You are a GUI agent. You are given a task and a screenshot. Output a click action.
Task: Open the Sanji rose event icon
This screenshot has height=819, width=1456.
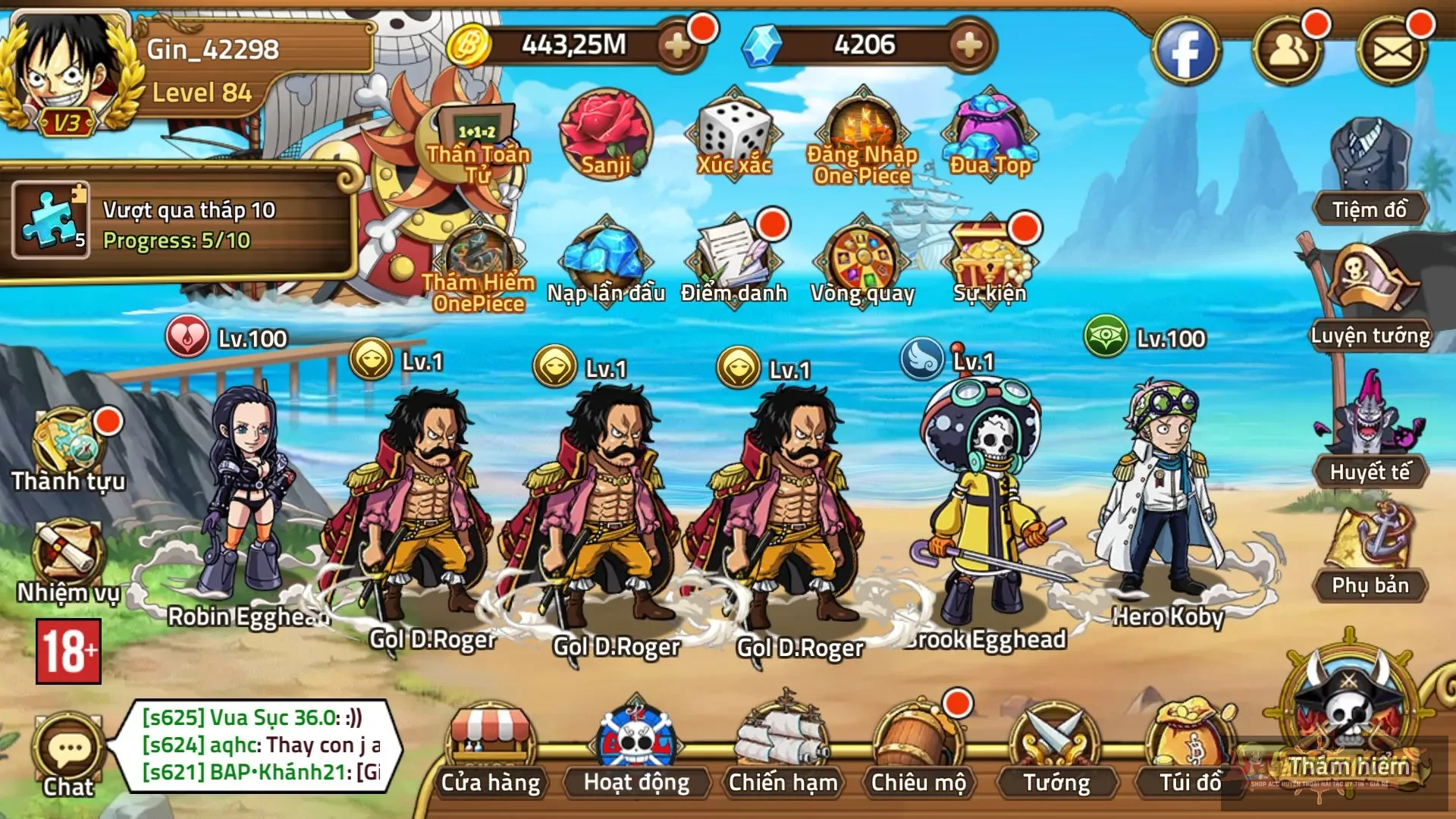[x=606, y=135]
